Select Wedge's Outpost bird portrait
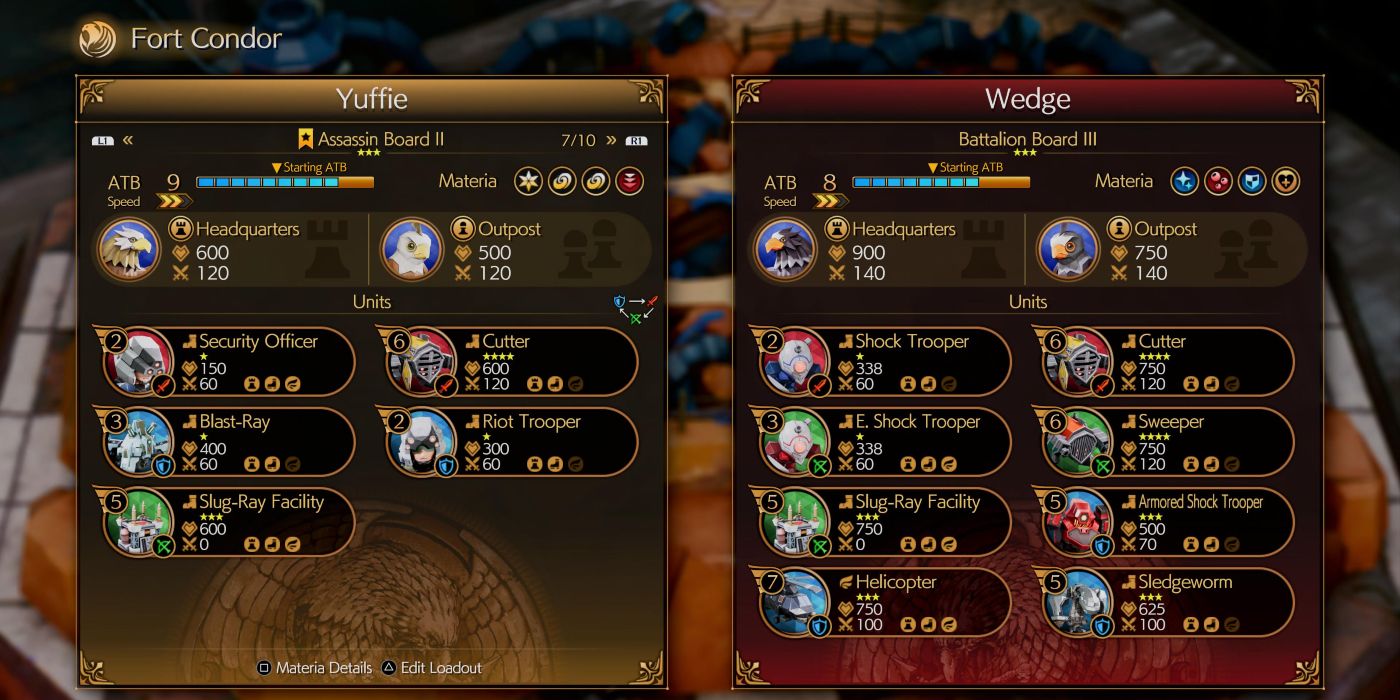The image size is (1400, 700). (x=1068, y=249)
